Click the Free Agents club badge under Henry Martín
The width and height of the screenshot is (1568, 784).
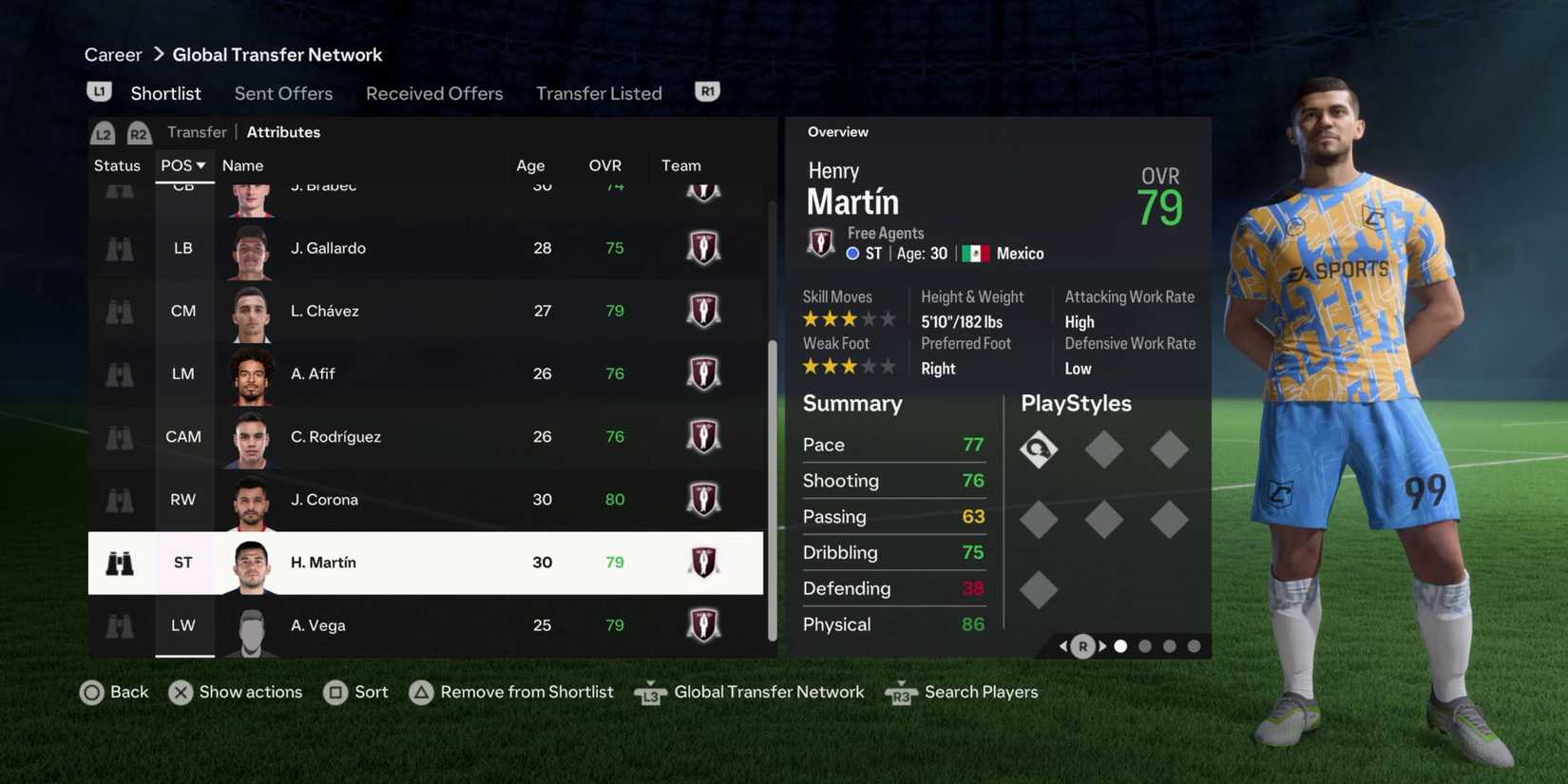click(x=820, y=242)
